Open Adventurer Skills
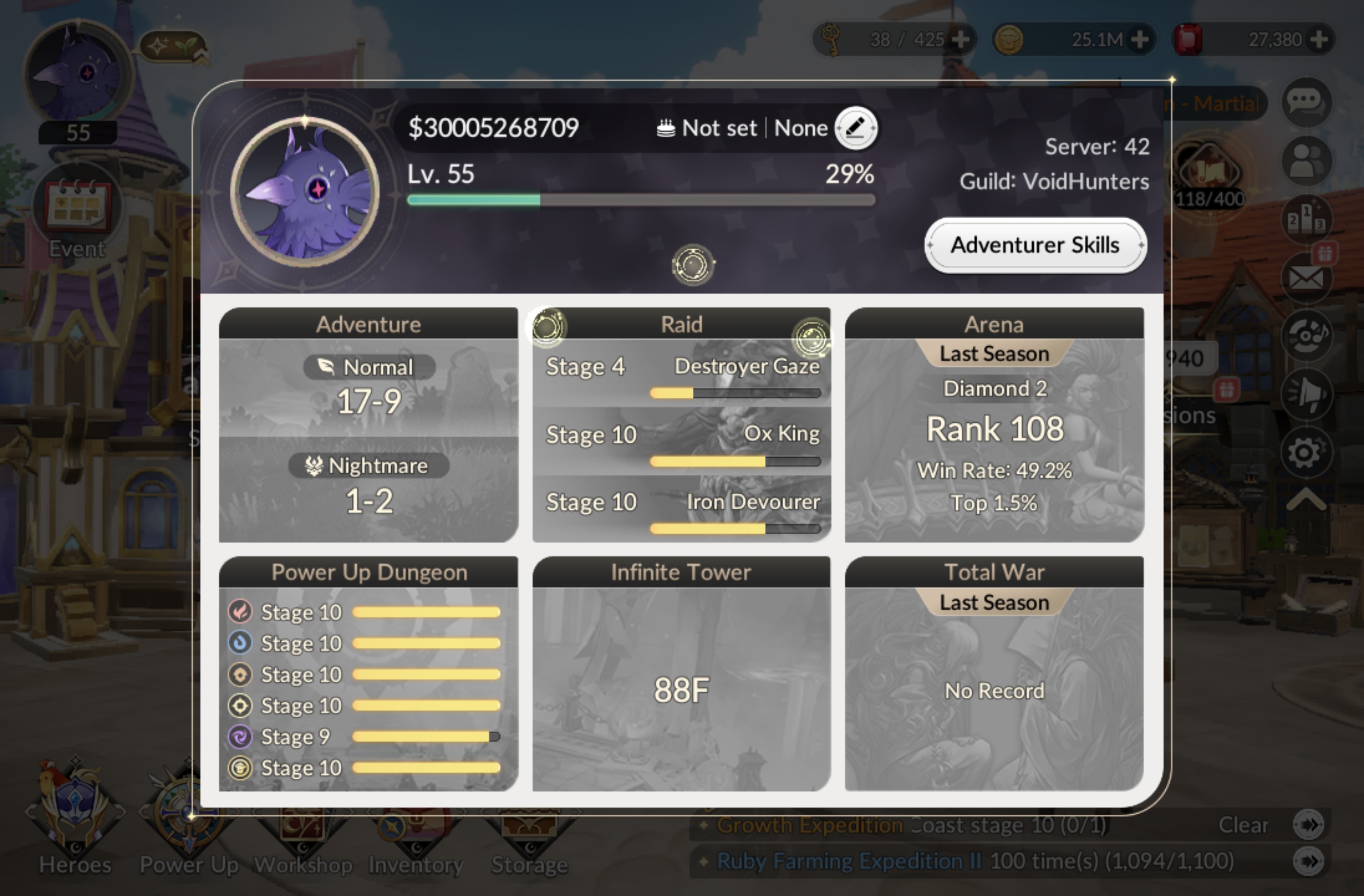Image resolution: width=1364 pixels, height=896 pixels. pyautogui.click(x=1035, y=245)
